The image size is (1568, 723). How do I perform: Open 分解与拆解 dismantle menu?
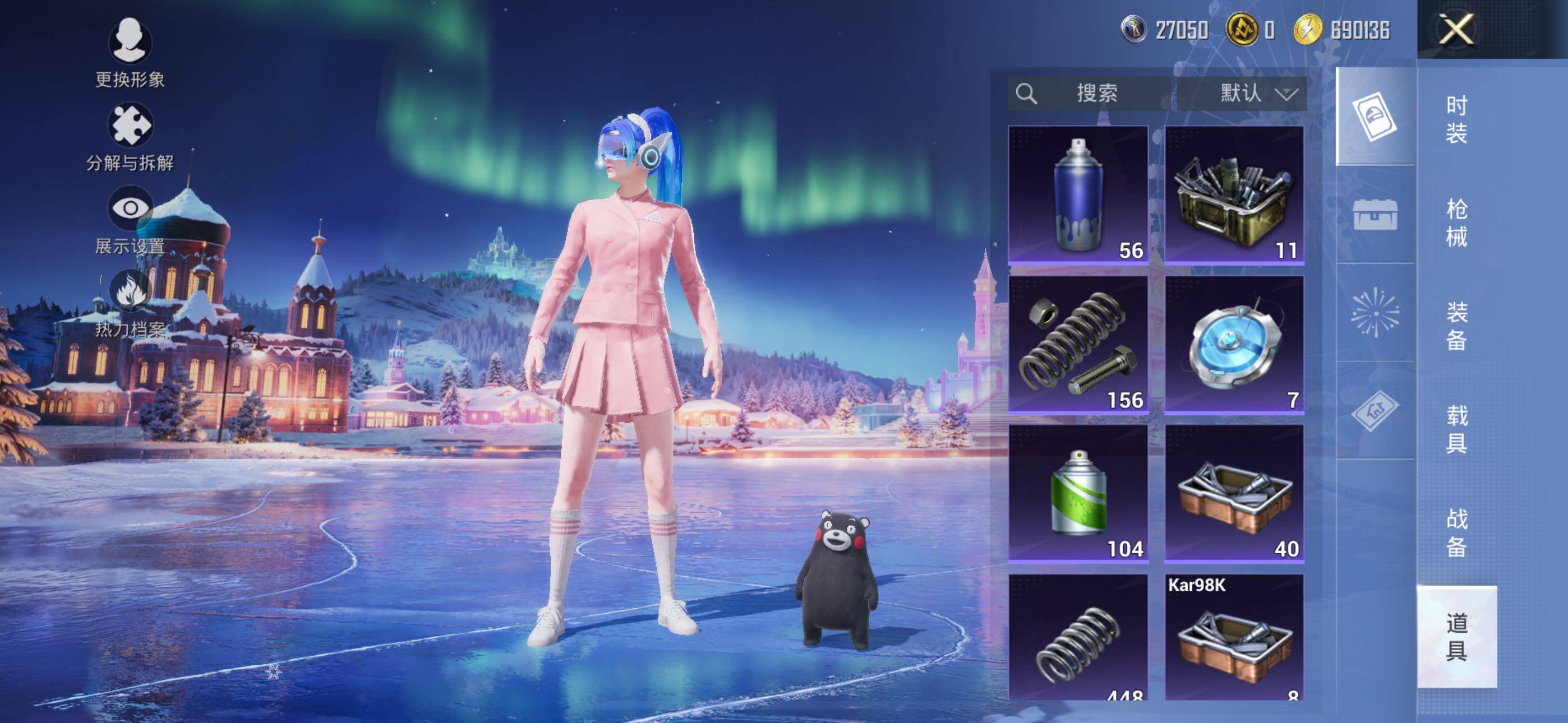point(130,137)
